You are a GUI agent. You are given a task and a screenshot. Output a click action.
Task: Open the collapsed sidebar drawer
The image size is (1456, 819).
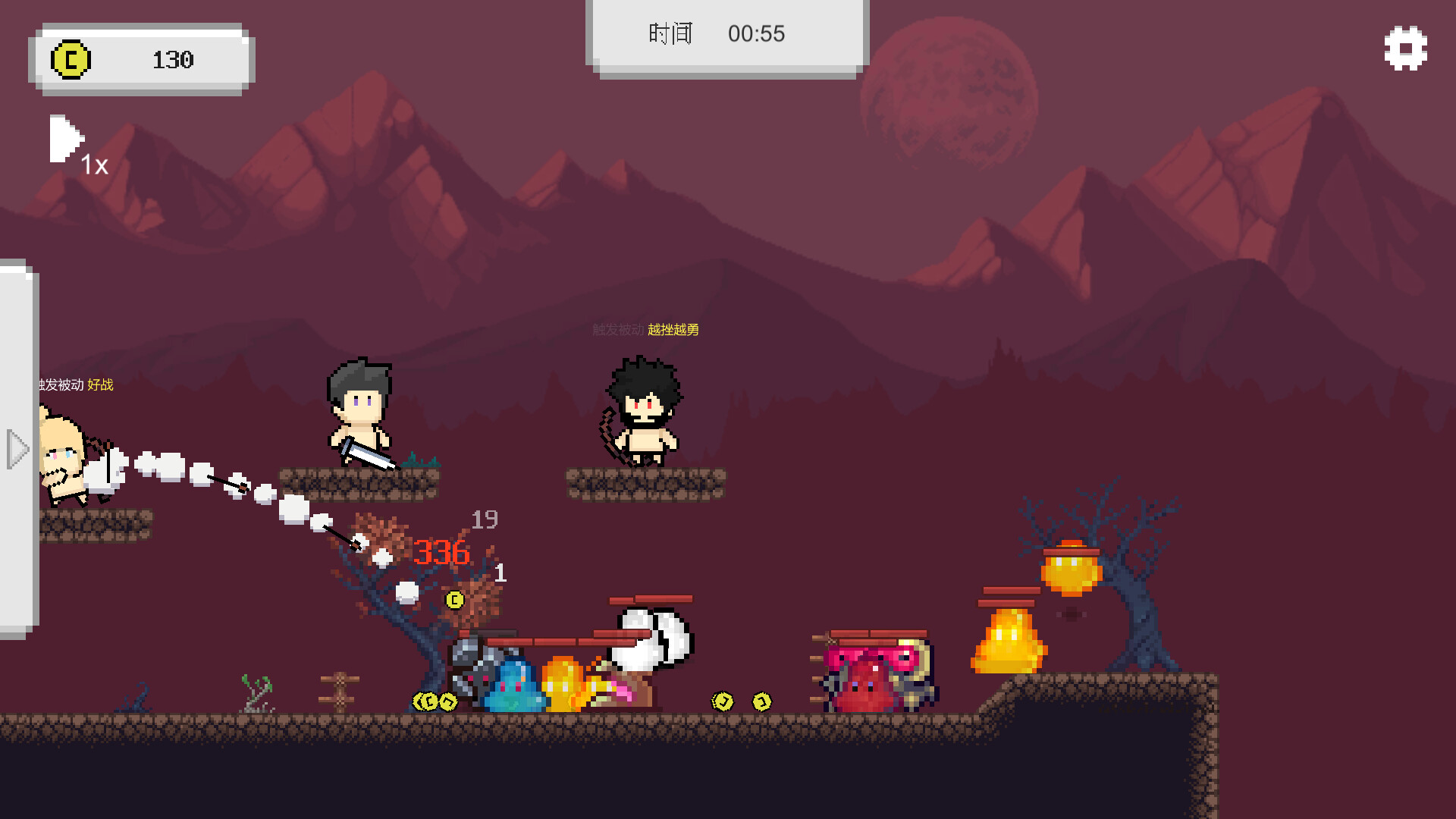(x=19, y=450)
